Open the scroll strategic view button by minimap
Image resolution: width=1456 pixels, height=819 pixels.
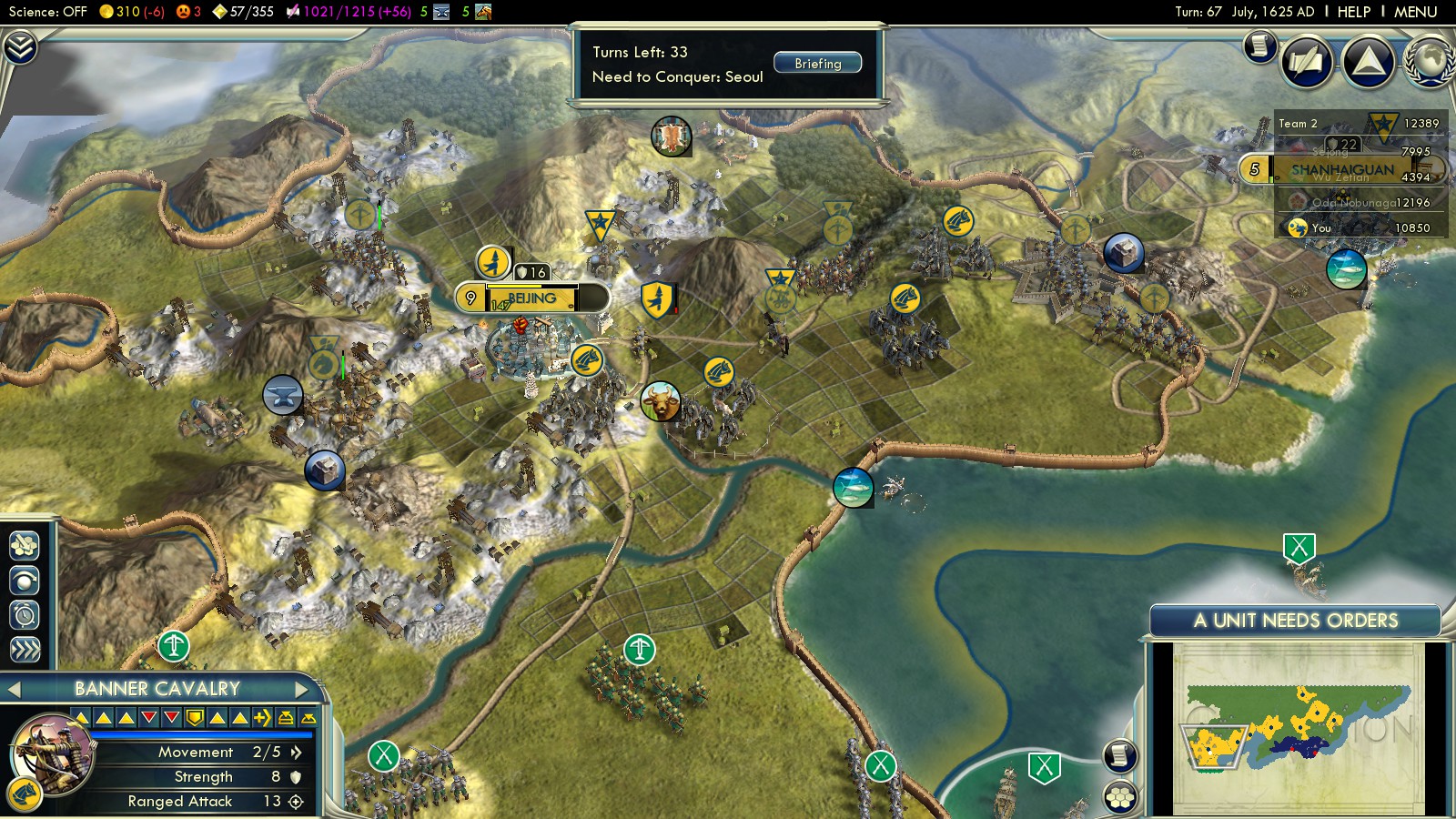(x=1120, y=755)
